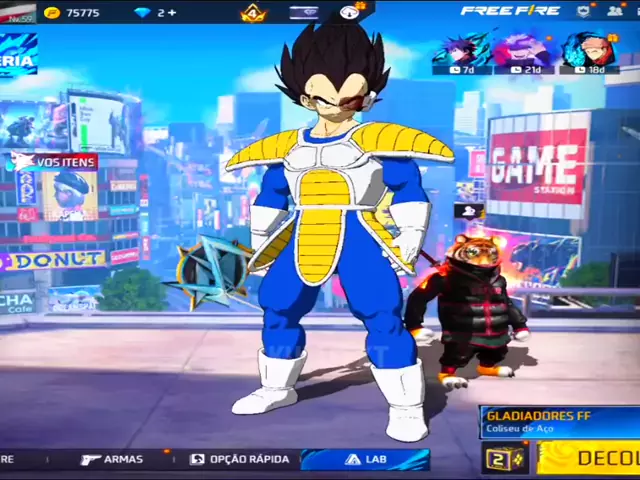View the event banner with 7d timer
Viewport: 640px width, 480px height.
pyautogui.click(x=461, y=52)
